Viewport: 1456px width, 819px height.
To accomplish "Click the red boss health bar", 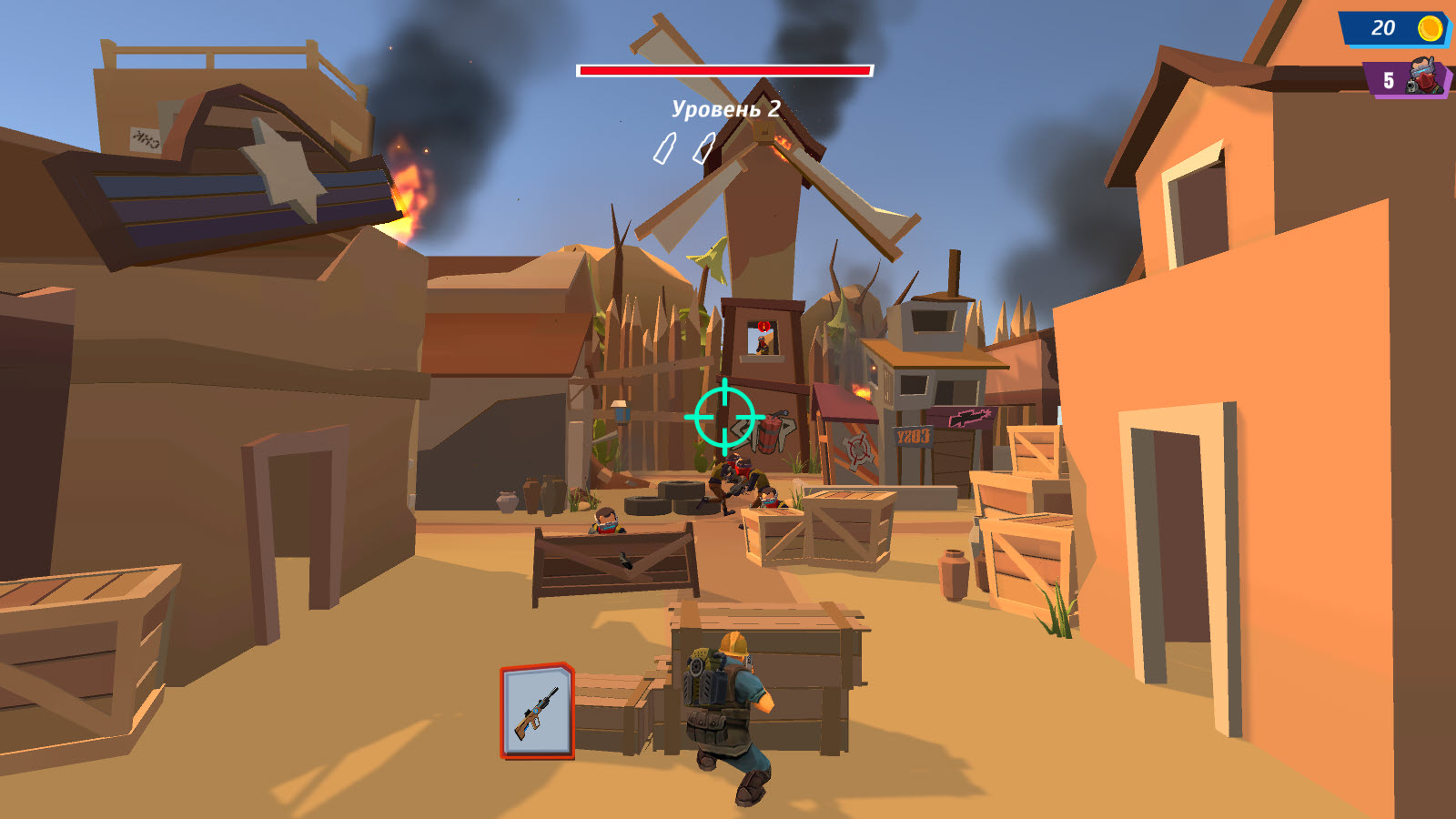I will click(x=723, y=68).
